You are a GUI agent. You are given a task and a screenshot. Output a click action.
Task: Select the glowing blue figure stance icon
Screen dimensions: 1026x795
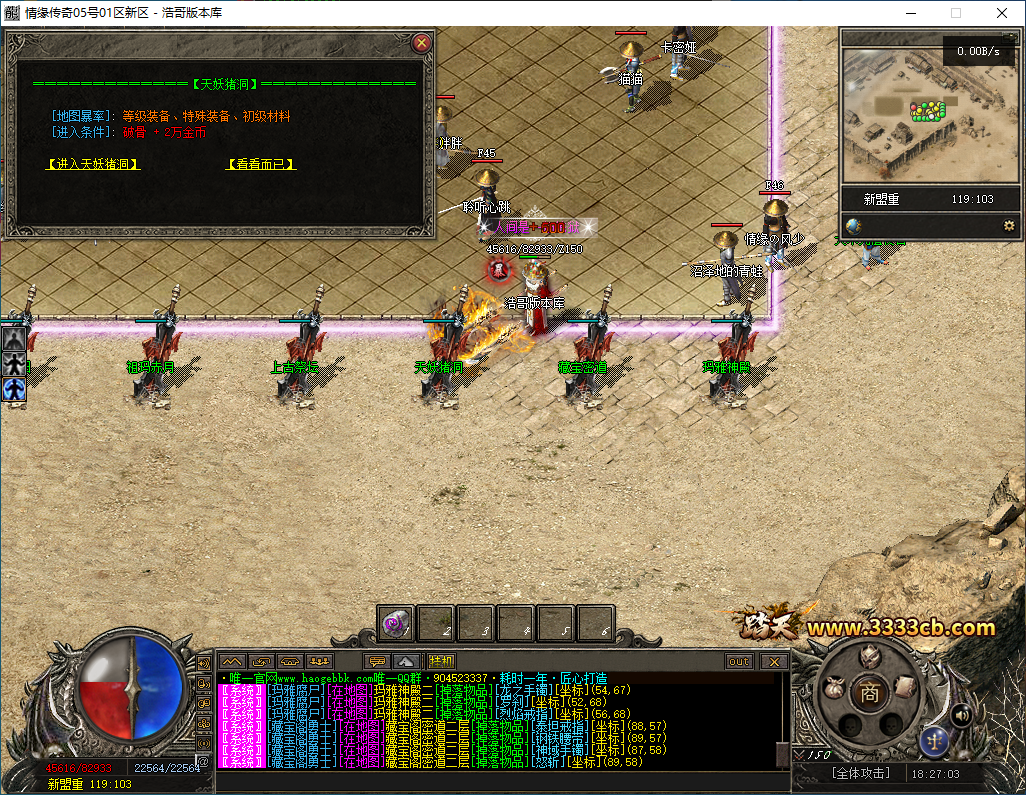pyautogui.click(x=14, y=390)
